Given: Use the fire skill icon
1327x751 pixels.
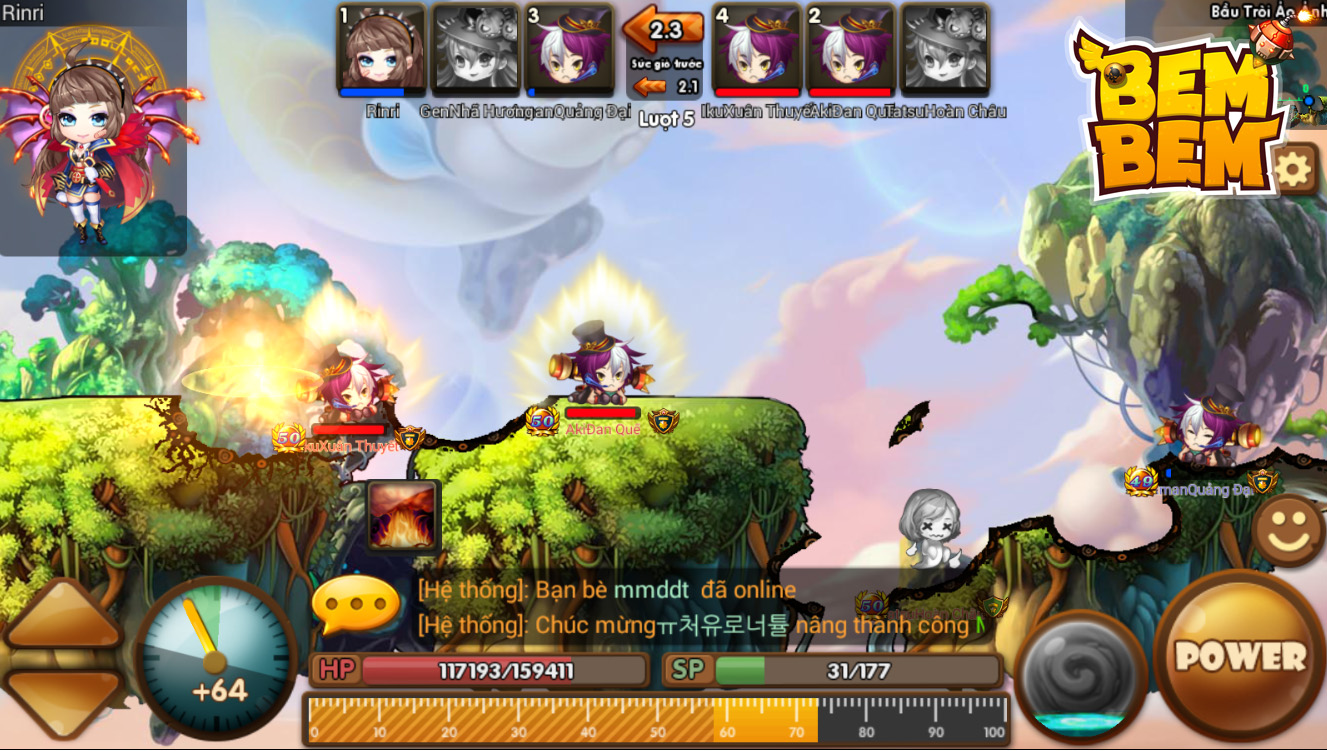Looking at the screenshot, I should pos(403,516).
